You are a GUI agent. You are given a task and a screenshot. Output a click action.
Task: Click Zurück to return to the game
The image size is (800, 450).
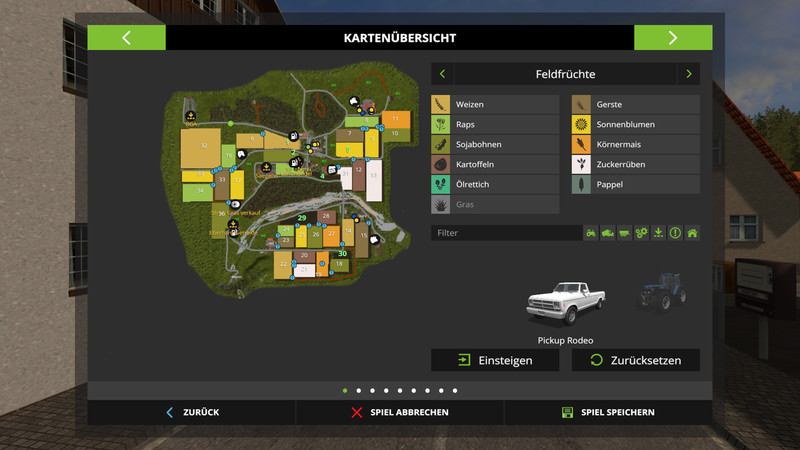click(192, 412)
